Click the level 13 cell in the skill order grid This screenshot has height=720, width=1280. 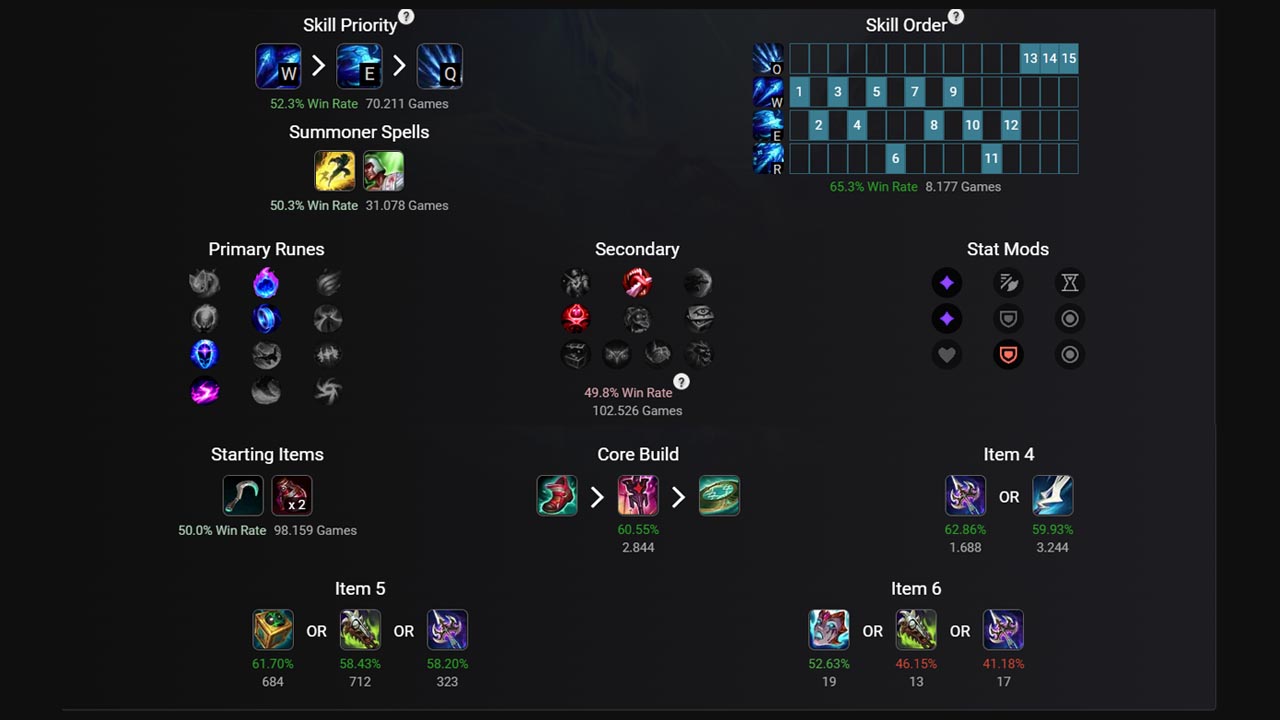click(1030, 58)
